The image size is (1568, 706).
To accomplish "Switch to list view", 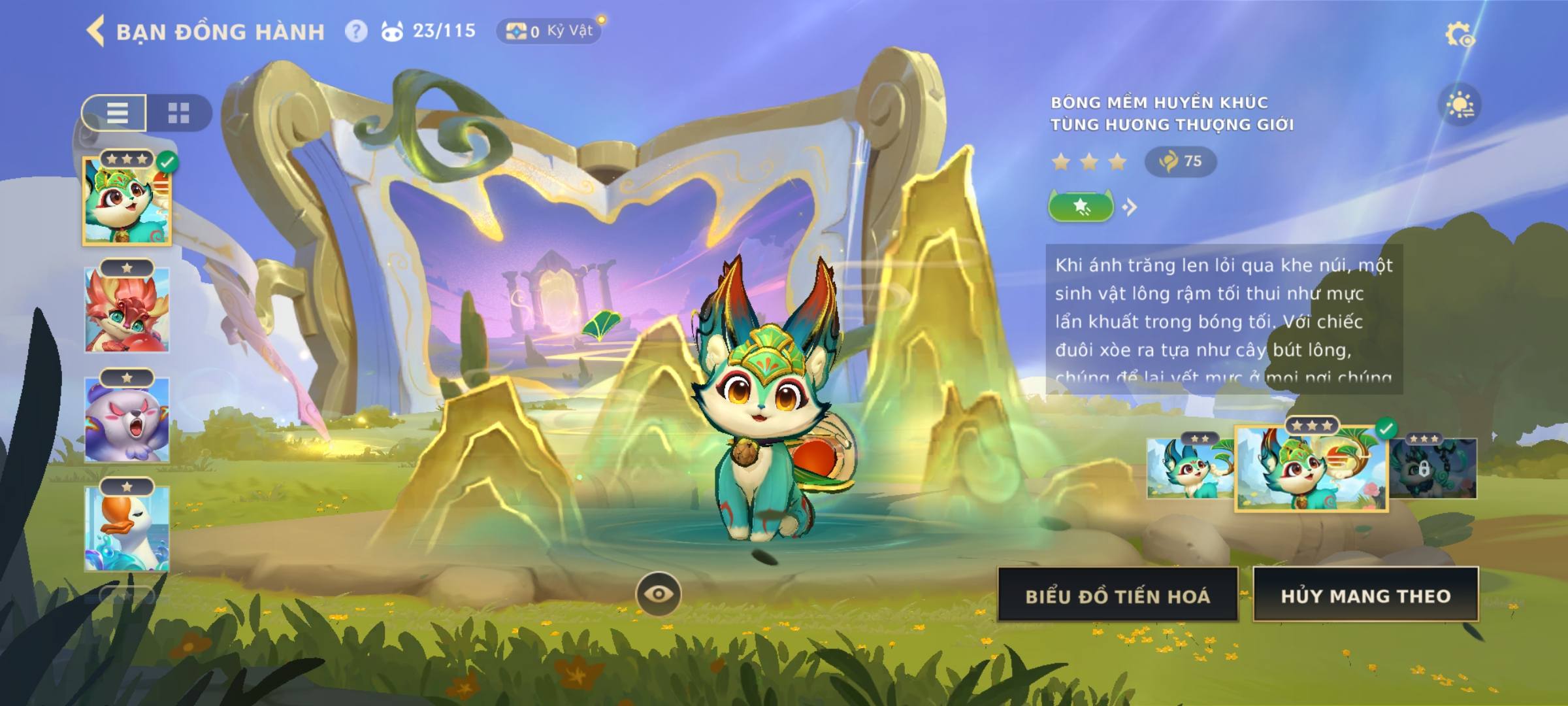I will 116,112.
